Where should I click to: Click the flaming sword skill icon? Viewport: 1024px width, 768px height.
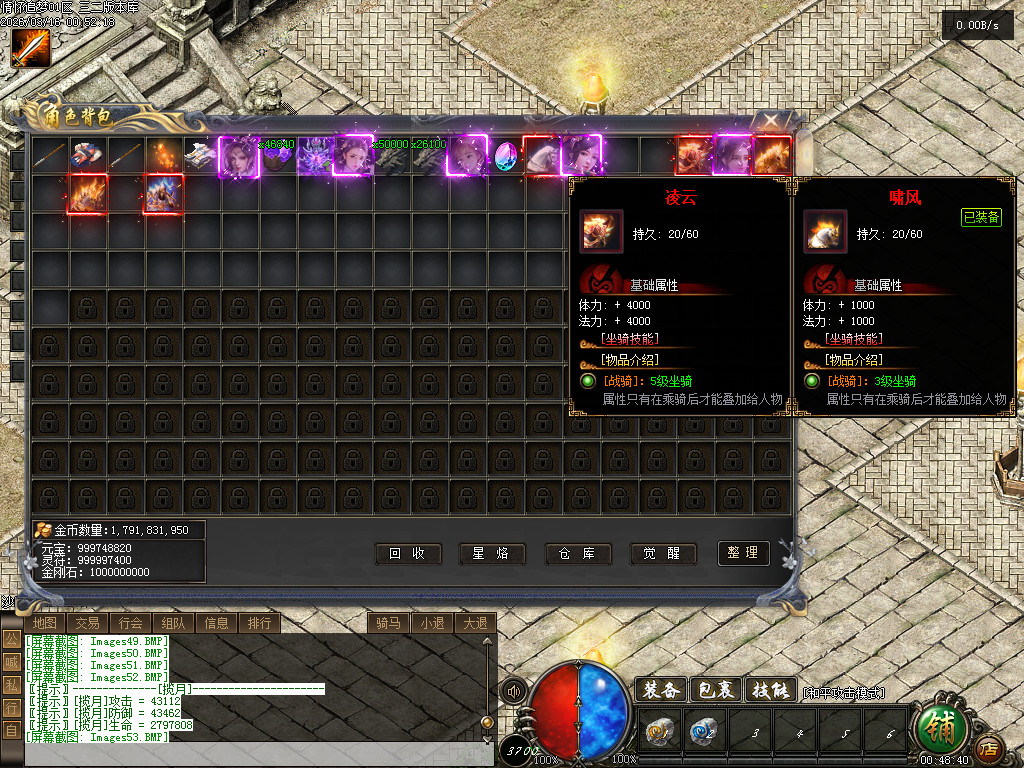30,47
